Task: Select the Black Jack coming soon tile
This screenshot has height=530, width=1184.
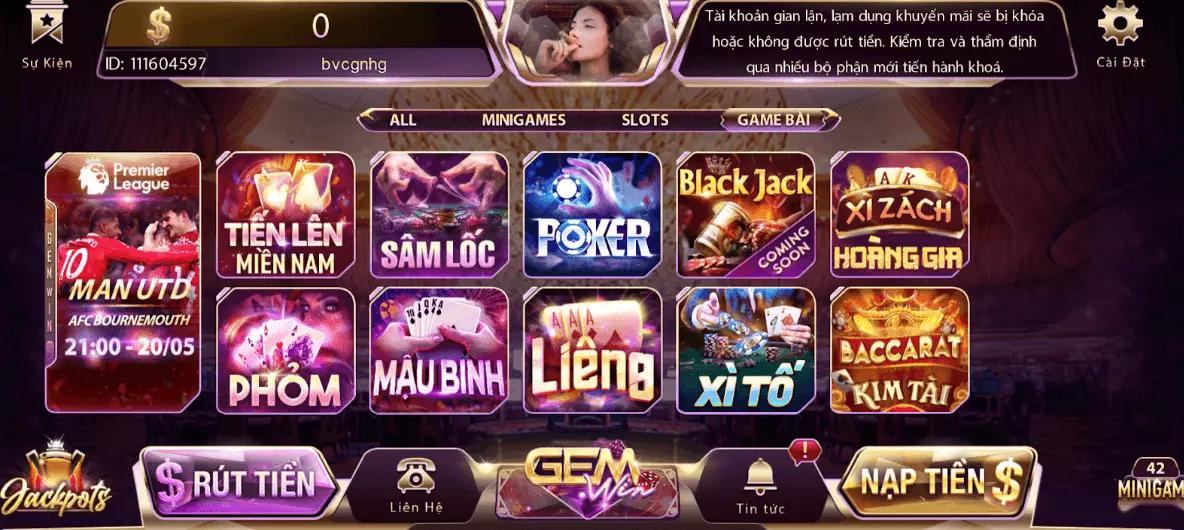Action: 746,215
